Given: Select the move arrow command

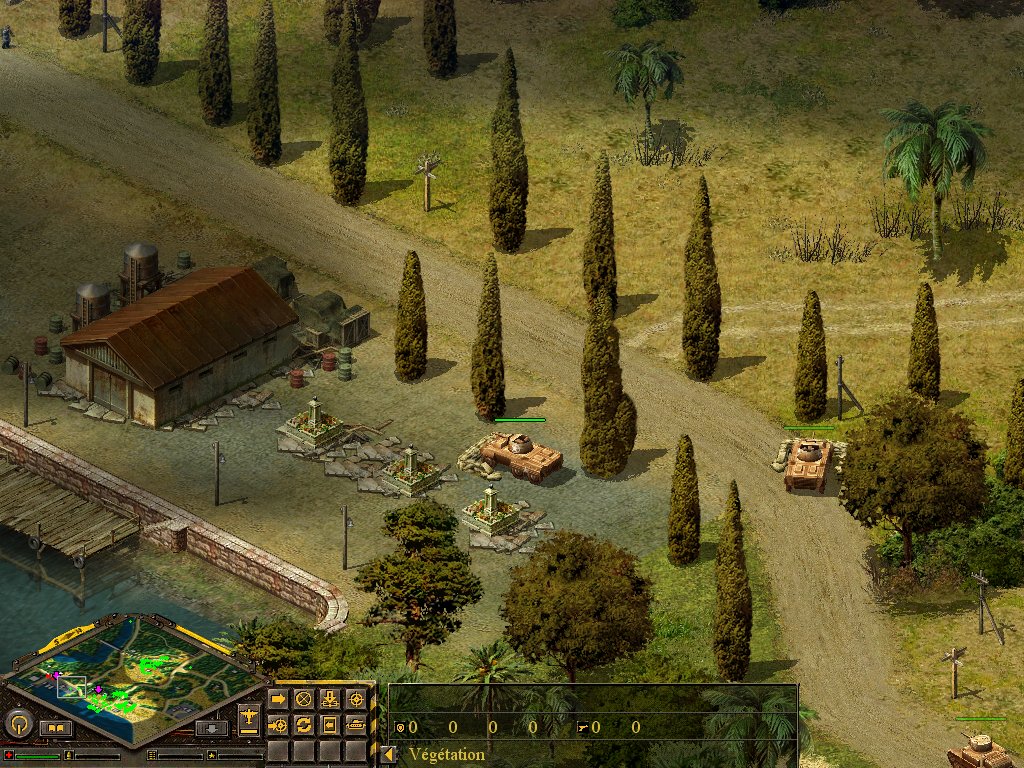Looking at the screenshot, I should (278, 698).
